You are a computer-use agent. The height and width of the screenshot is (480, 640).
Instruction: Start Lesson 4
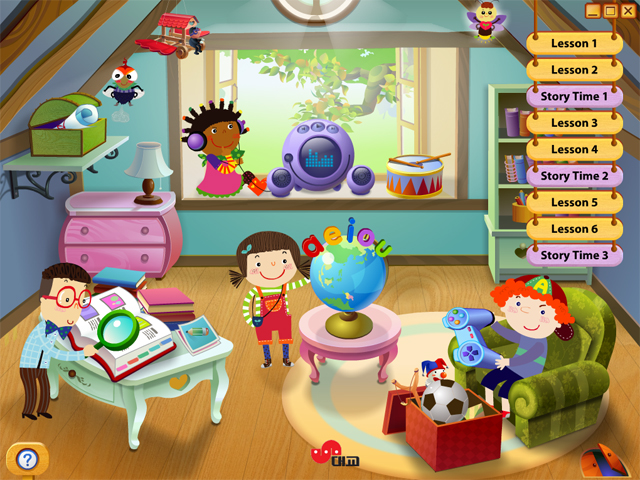click(x=574, y=149)
